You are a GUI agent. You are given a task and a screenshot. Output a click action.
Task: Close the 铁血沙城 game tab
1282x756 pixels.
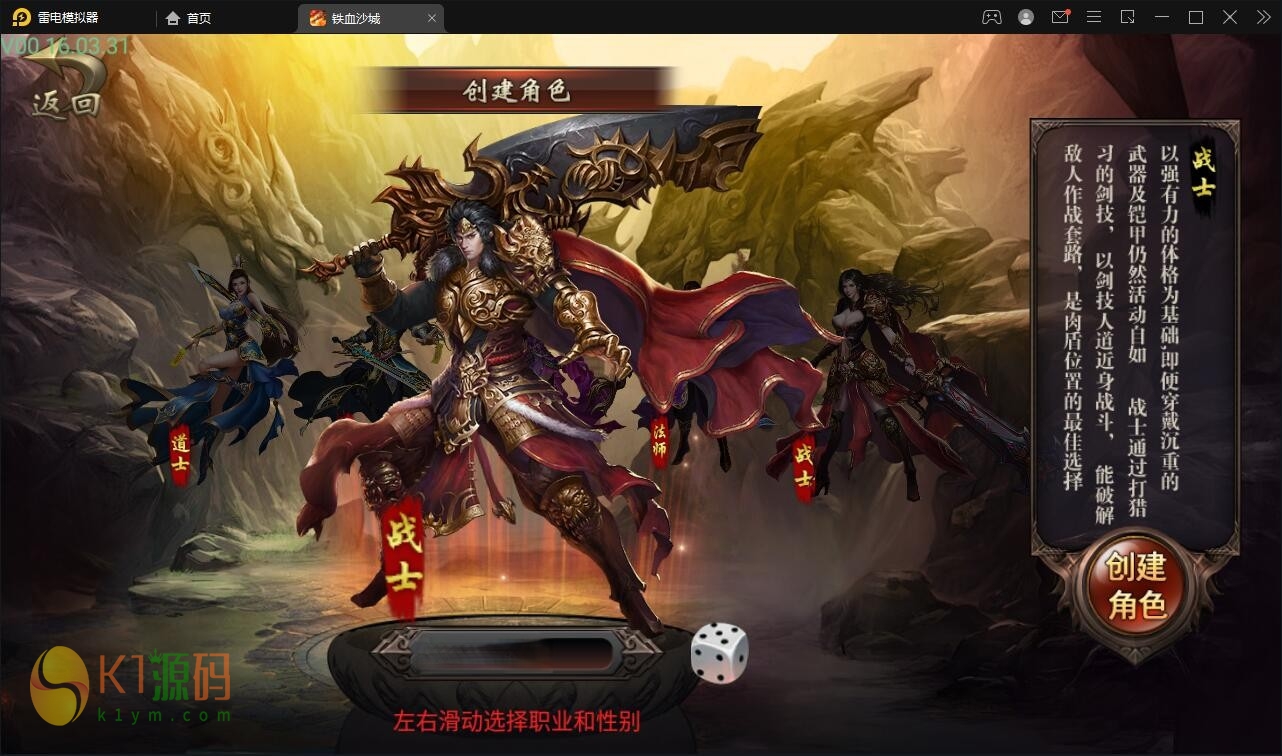[x=431, y=17]
